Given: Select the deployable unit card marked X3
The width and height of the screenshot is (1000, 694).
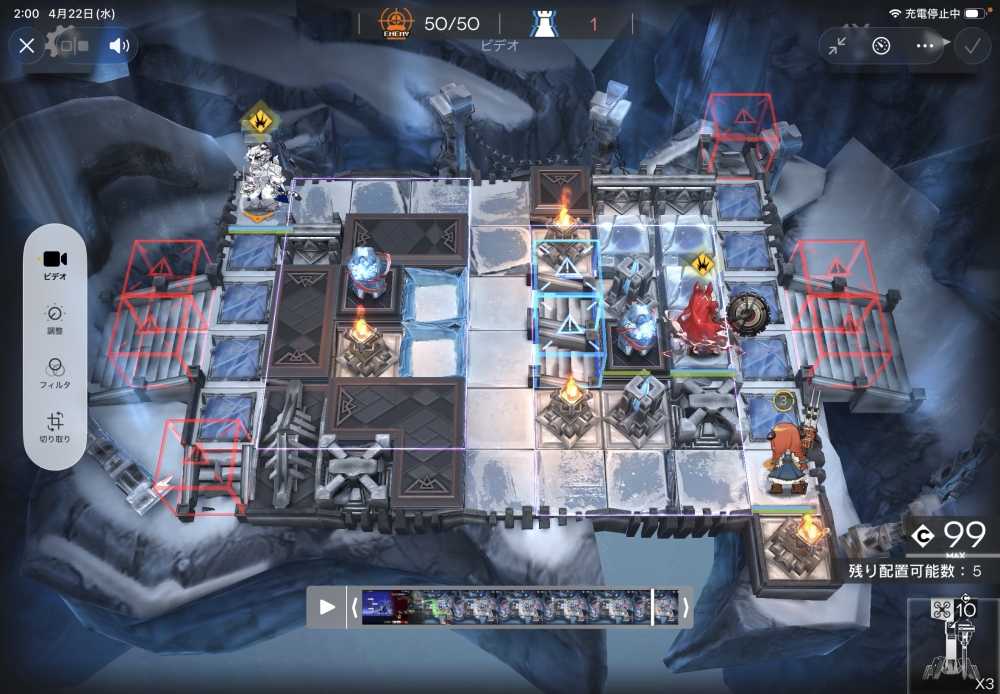Looking at the screenshot, I should click(x=954, y=645).
